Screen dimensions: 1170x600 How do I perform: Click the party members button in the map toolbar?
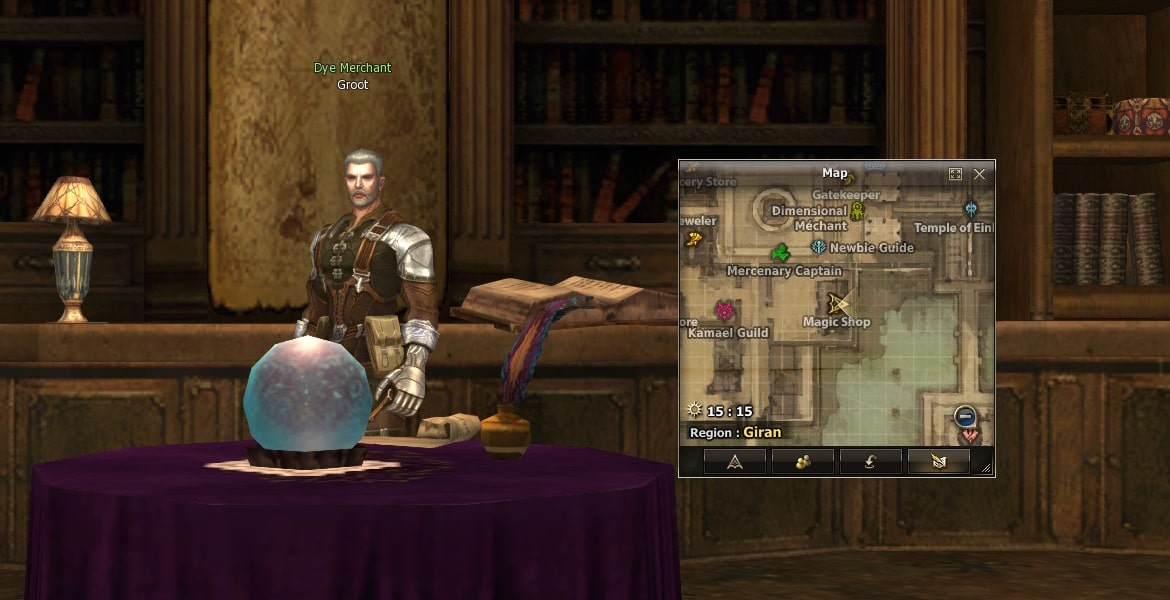pos(802,461)
